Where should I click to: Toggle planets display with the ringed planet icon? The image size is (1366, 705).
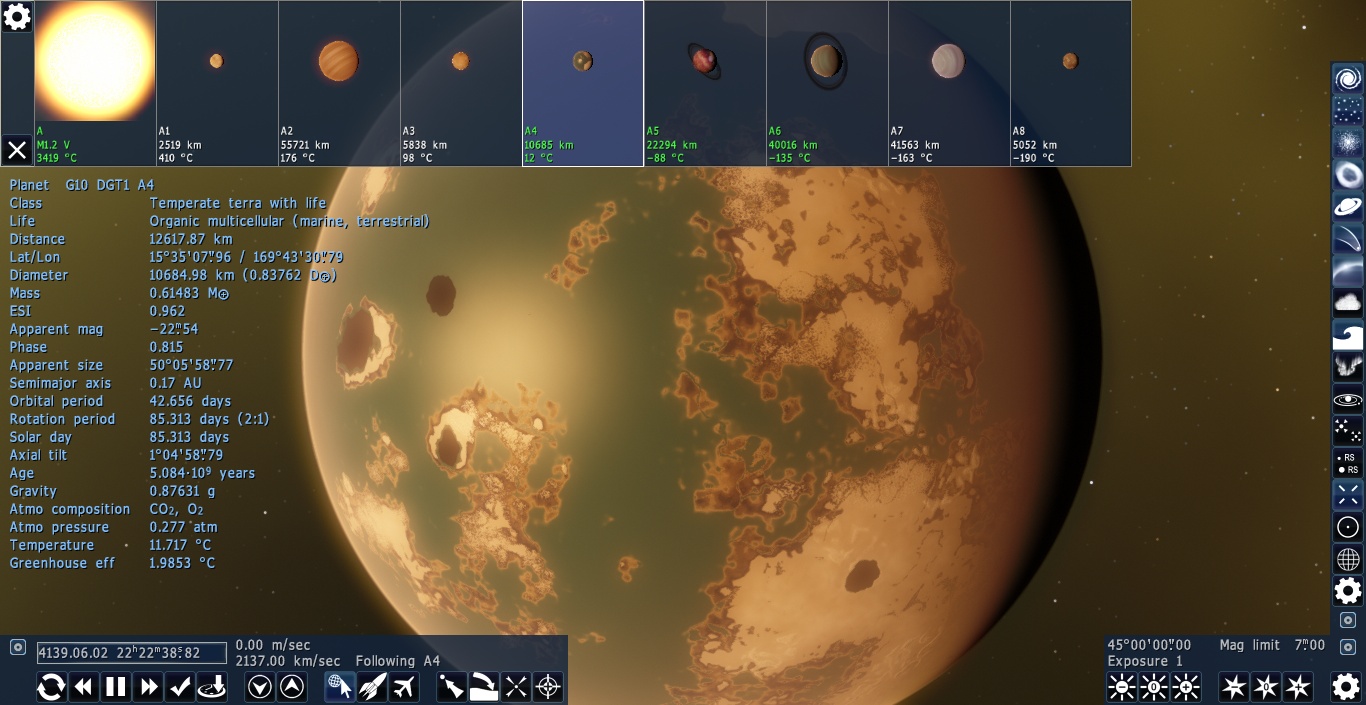coord(1348,207)
